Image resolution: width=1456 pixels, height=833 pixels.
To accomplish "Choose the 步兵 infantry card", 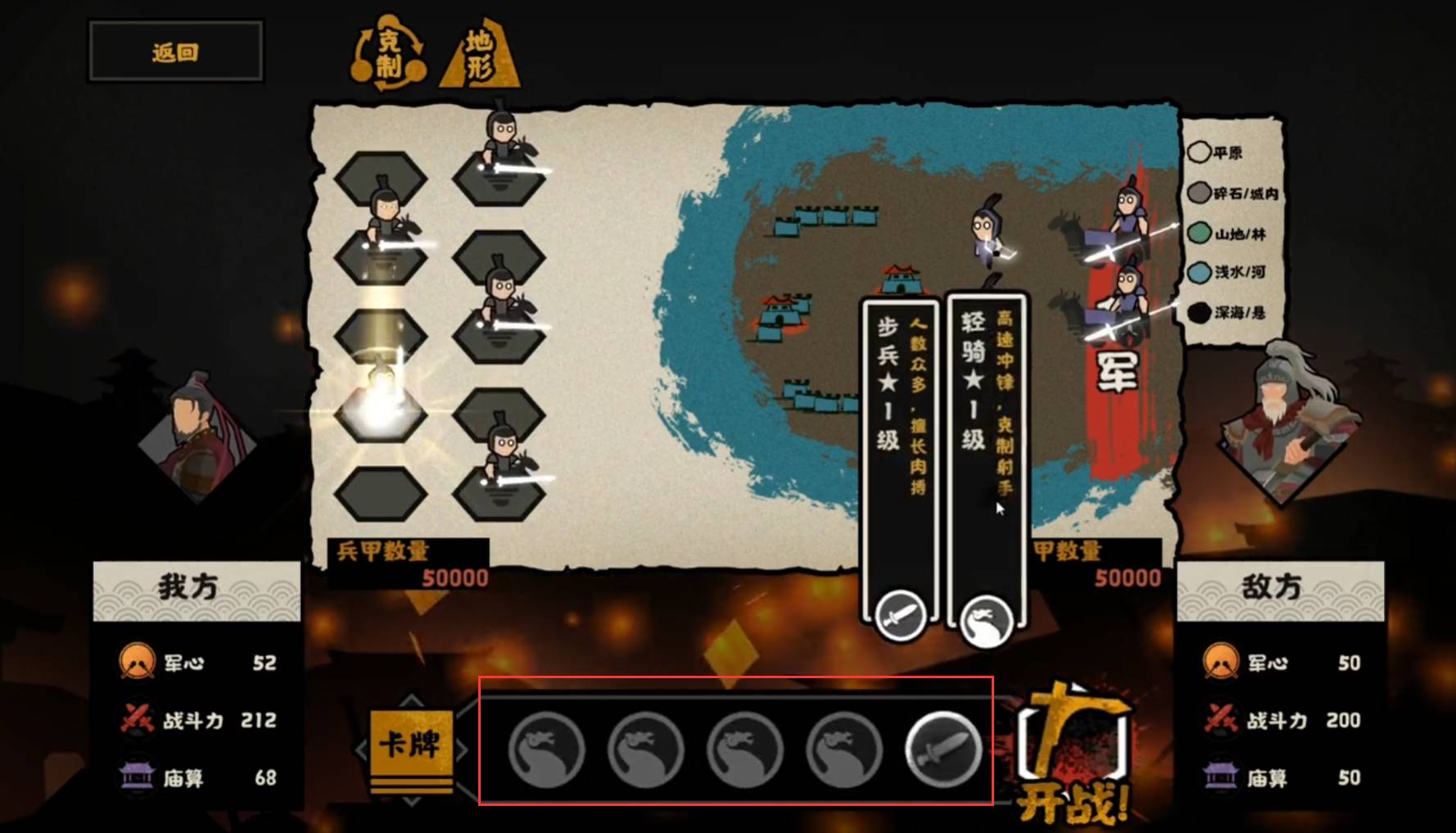I will point(899,459).
